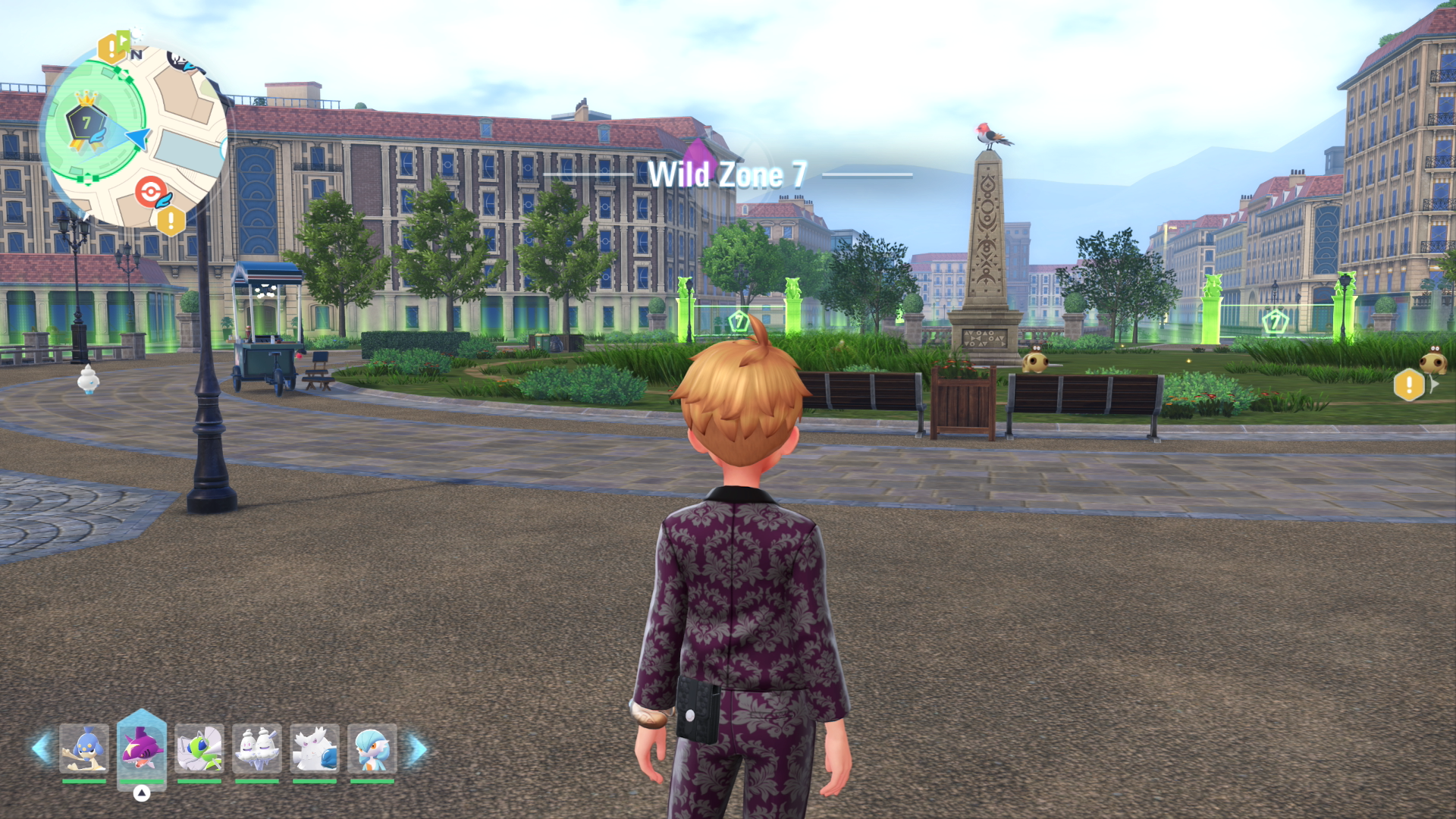
Task: Select the offscreen quest marker at the right edge
Action: [1410, 384]
